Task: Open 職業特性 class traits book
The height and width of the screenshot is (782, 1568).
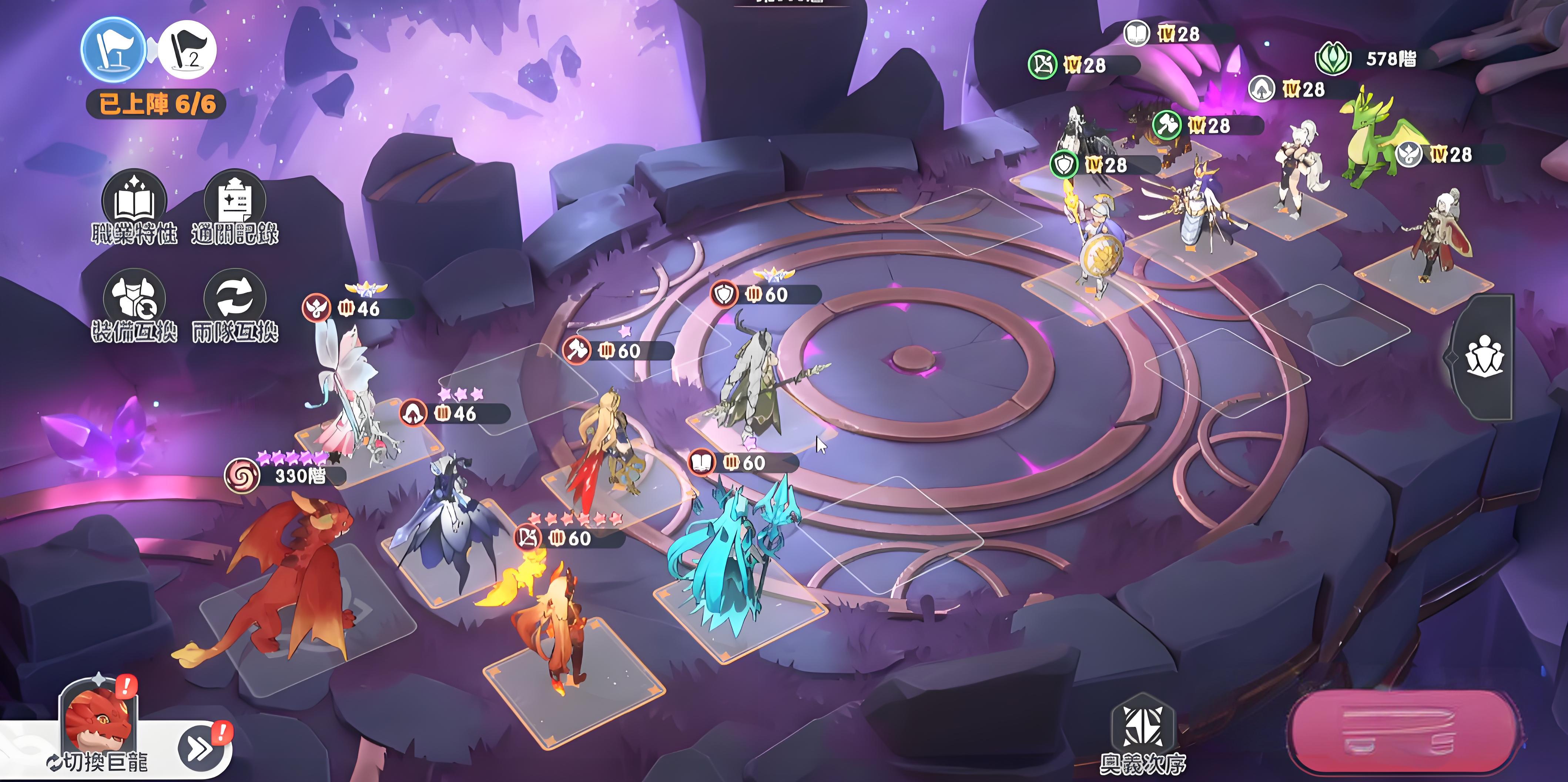Action: coord(134,205)
